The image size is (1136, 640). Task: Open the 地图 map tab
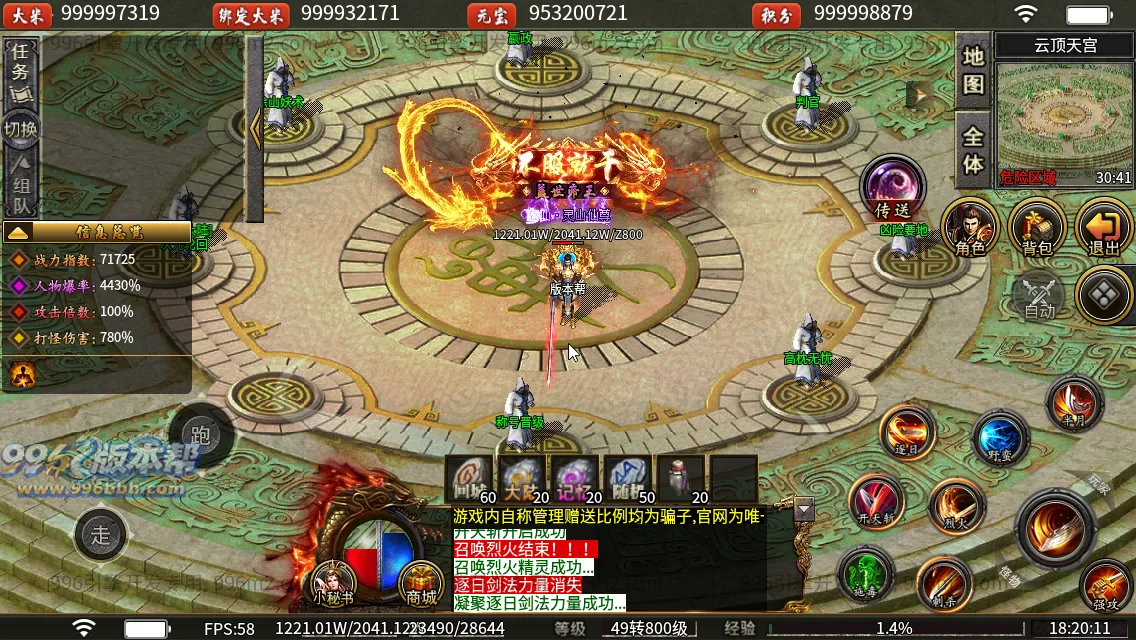(x=973, y=70)
